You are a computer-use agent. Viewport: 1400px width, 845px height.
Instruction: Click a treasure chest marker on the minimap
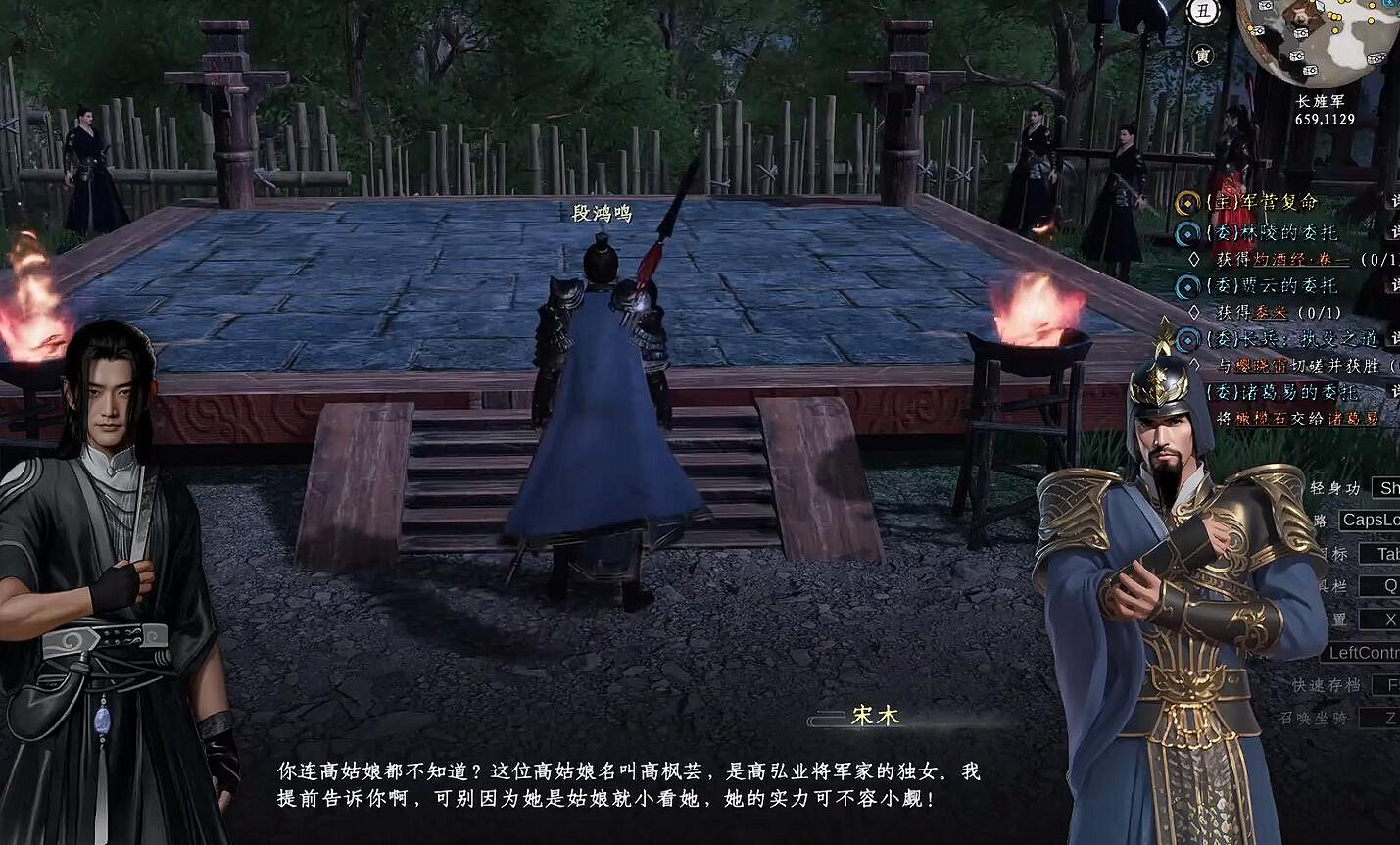pos(1303,32)
